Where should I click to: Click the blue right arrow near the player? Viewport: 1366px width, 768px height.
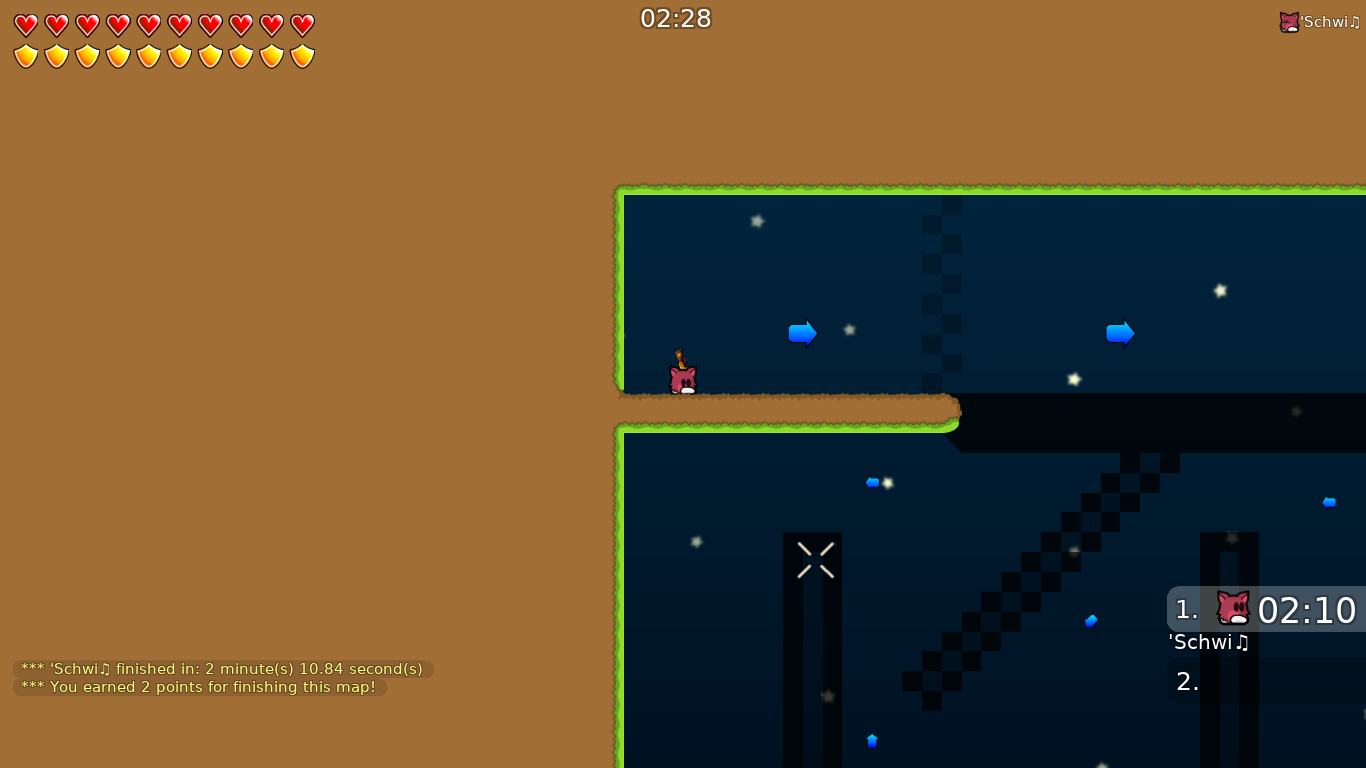point(802,333)
